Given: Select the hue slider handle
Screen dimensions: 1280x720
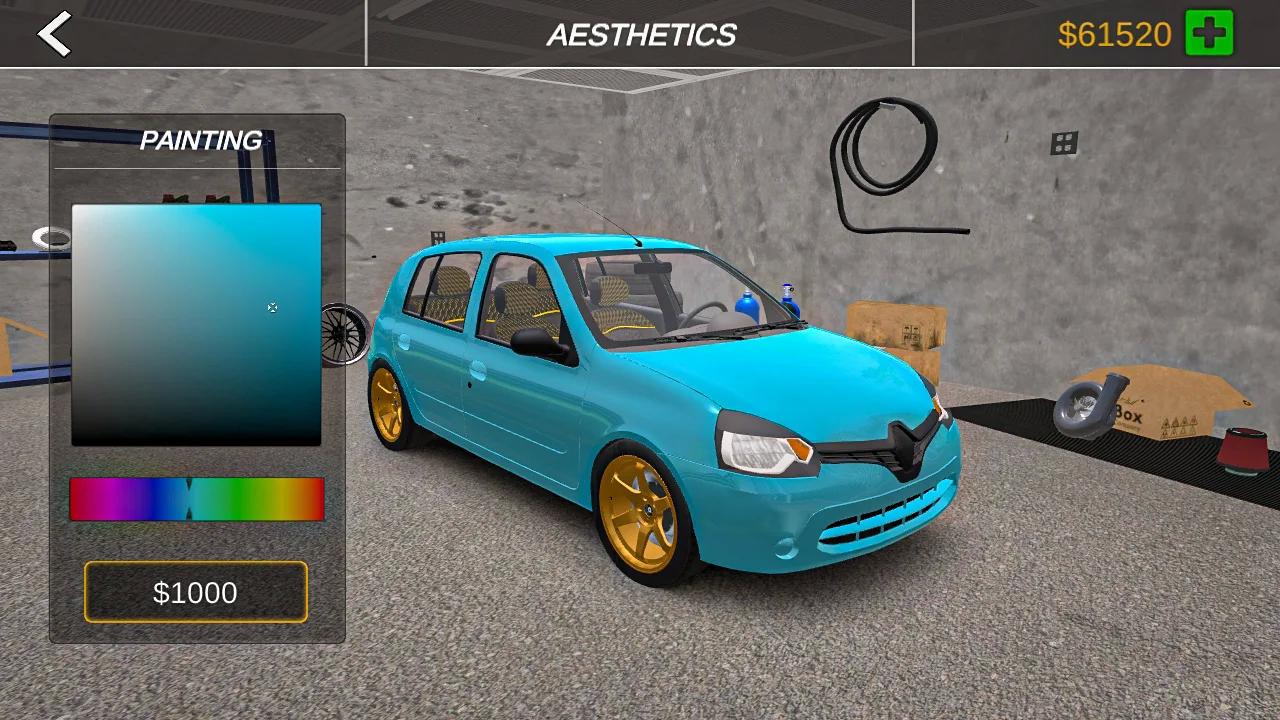Looking at the screenshot, I should (190, 500).
